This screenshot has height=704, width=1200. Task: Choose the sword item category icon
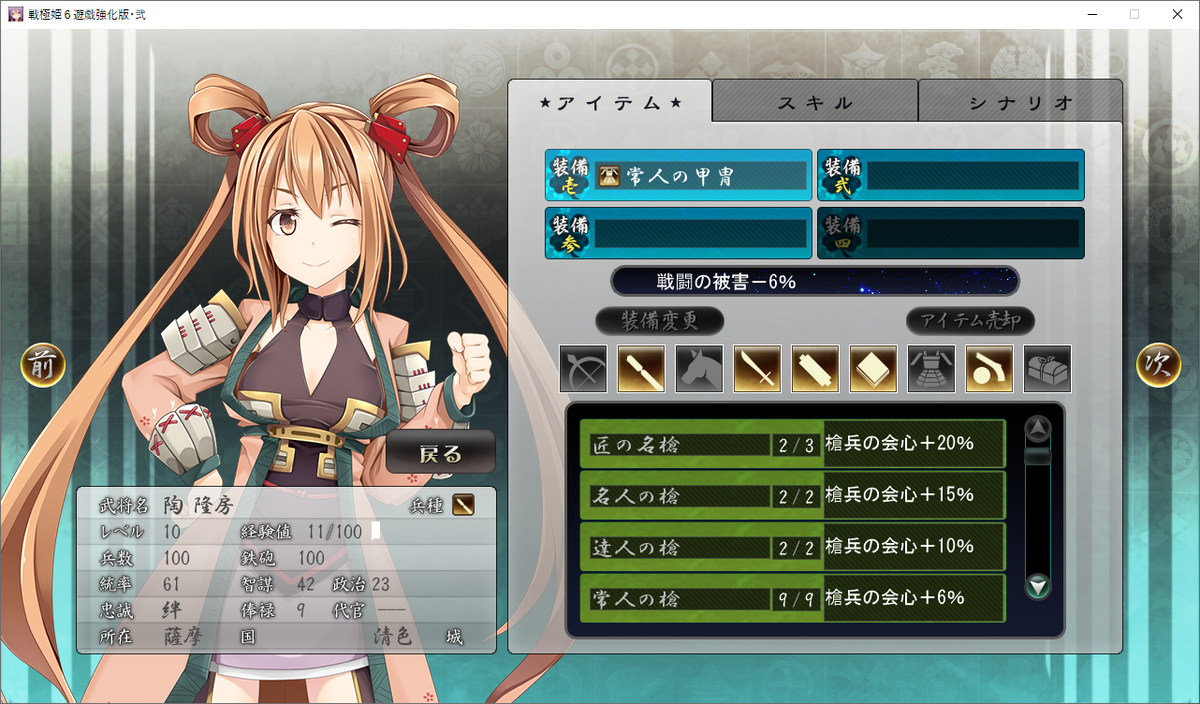click(x=757, y=369)
